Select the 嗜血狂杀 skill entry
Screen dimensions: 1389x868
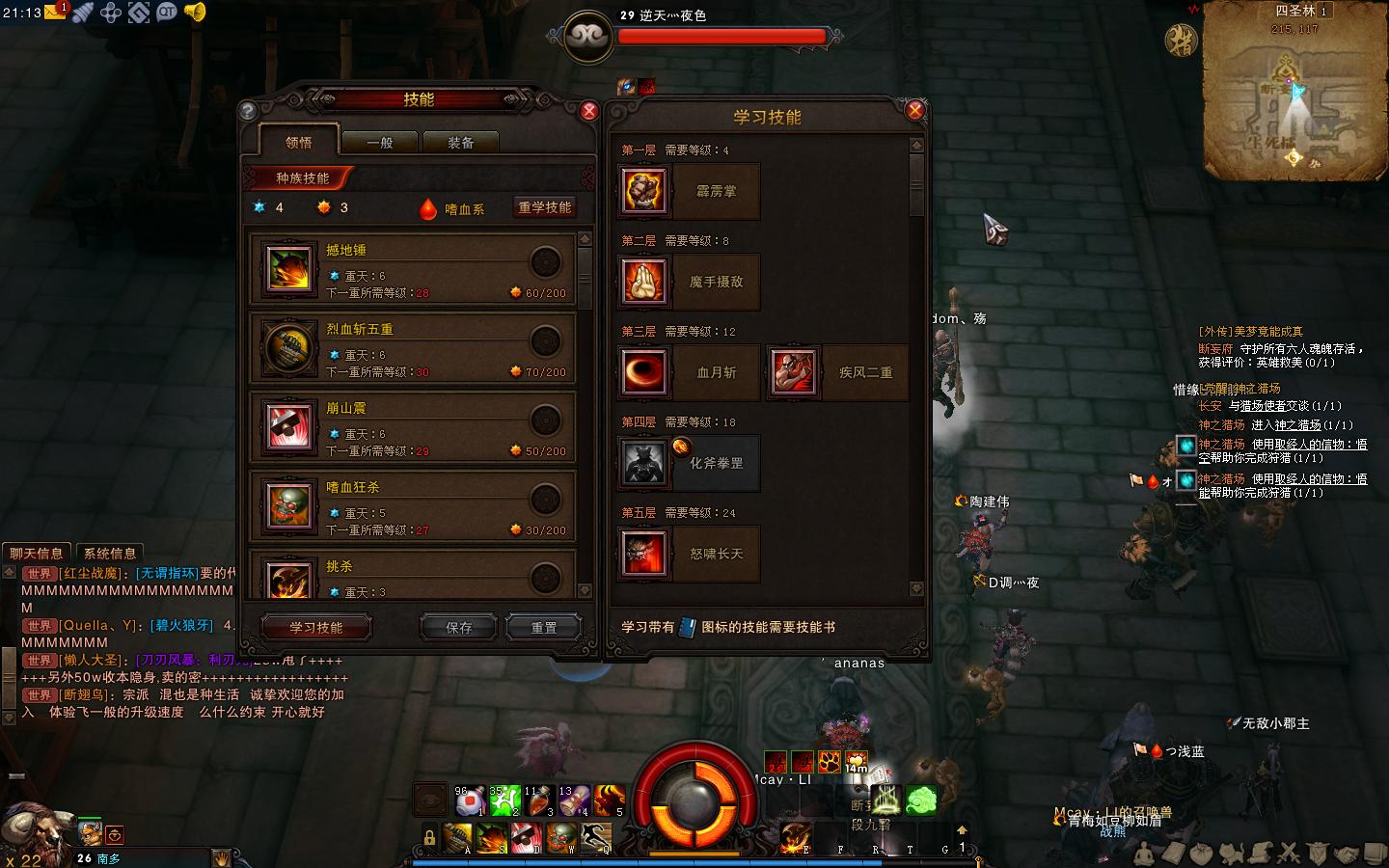click(413, 506)
